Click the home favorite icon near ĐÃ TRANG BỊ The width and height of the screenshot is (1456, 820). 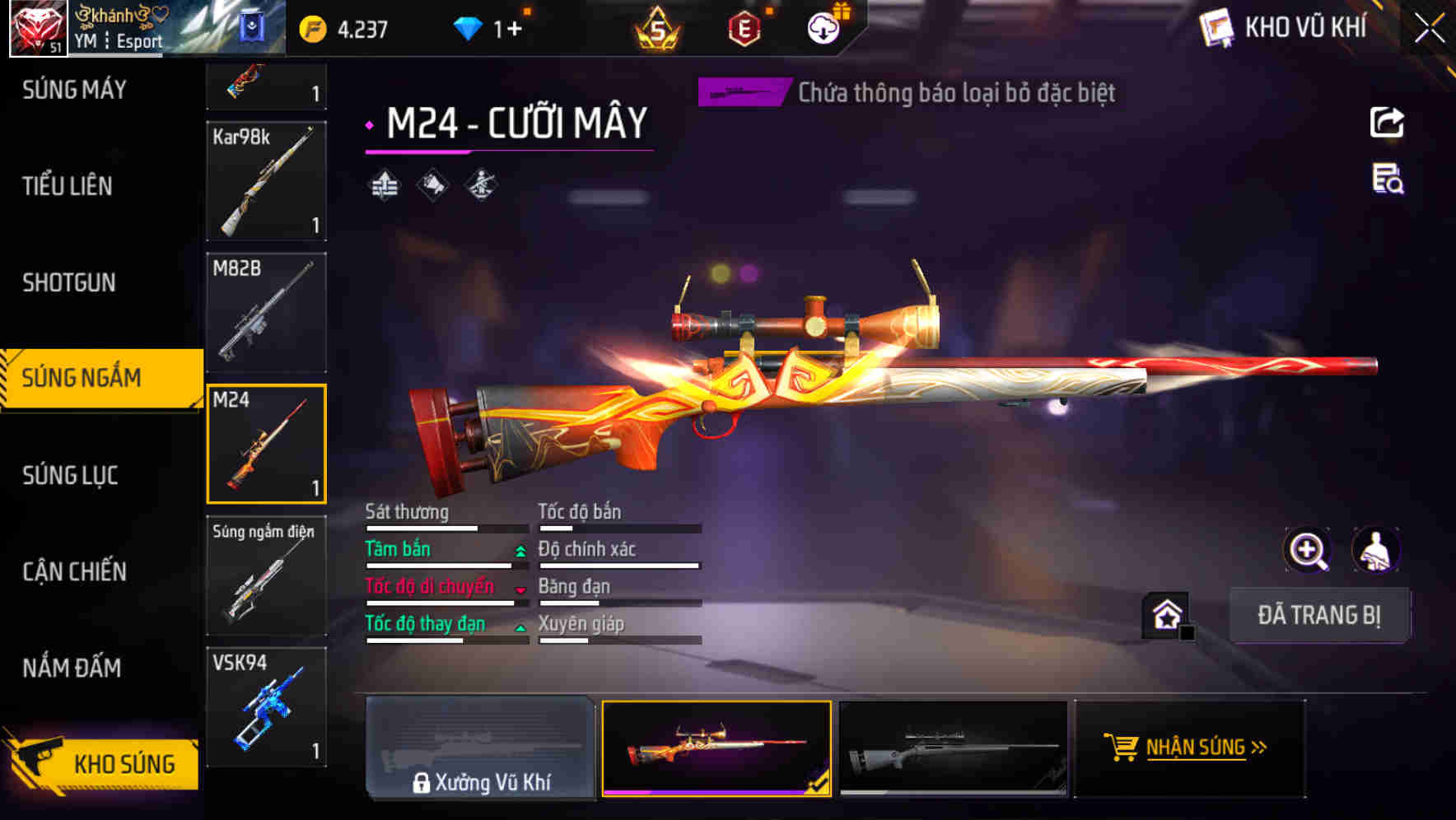(x=1165, y=614)
